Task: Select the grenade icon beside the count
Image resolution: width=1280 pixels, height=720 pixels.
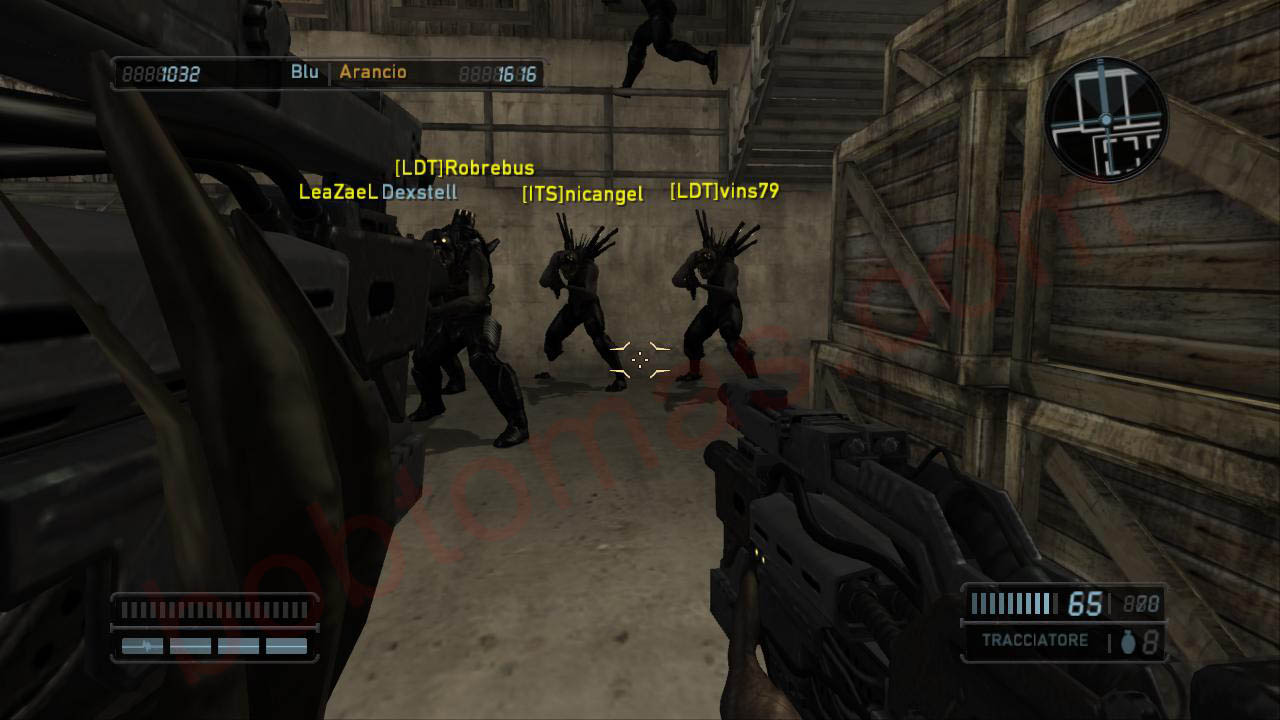Action: click(1128, 643)
